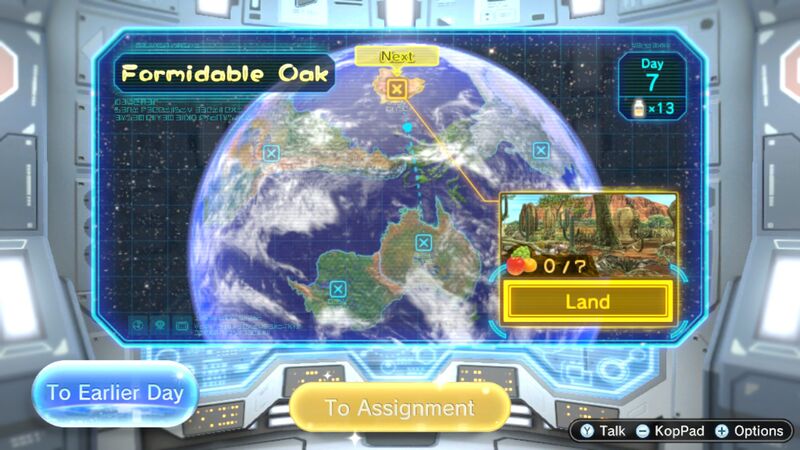Image resolution: width=800 pixels, height=450 pixels.
Task: Choose the area marker on the green landmass
Action: point(338,290)
